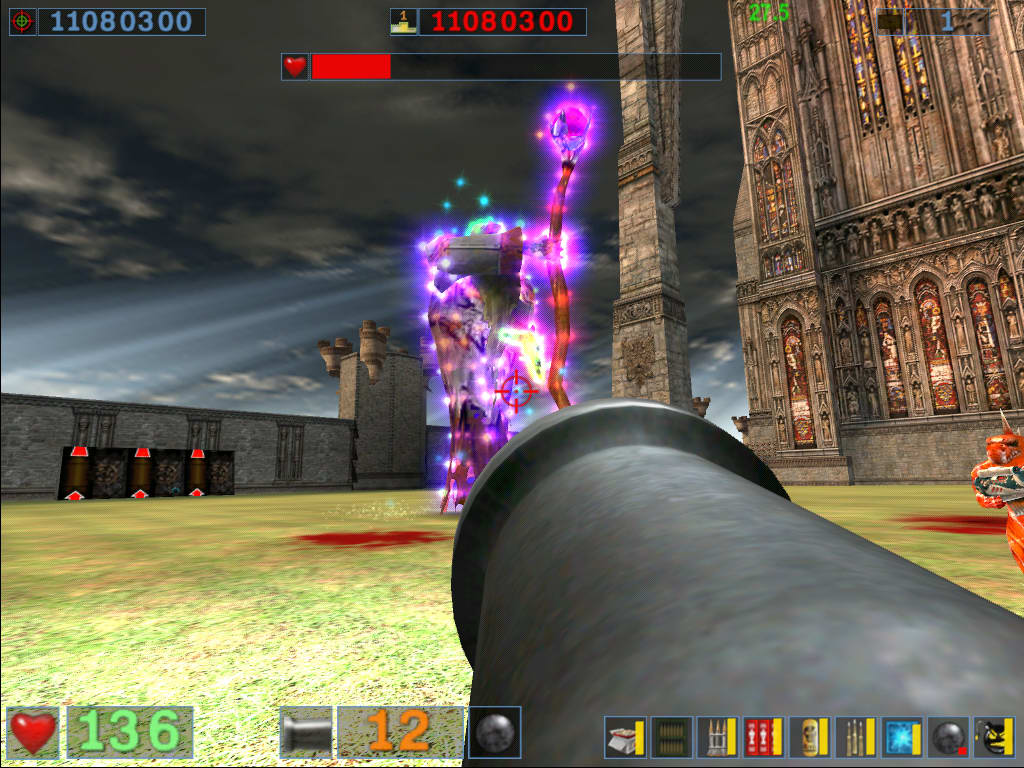
Task: Activate the Serious Bomb icon
Action: (993, 738)
